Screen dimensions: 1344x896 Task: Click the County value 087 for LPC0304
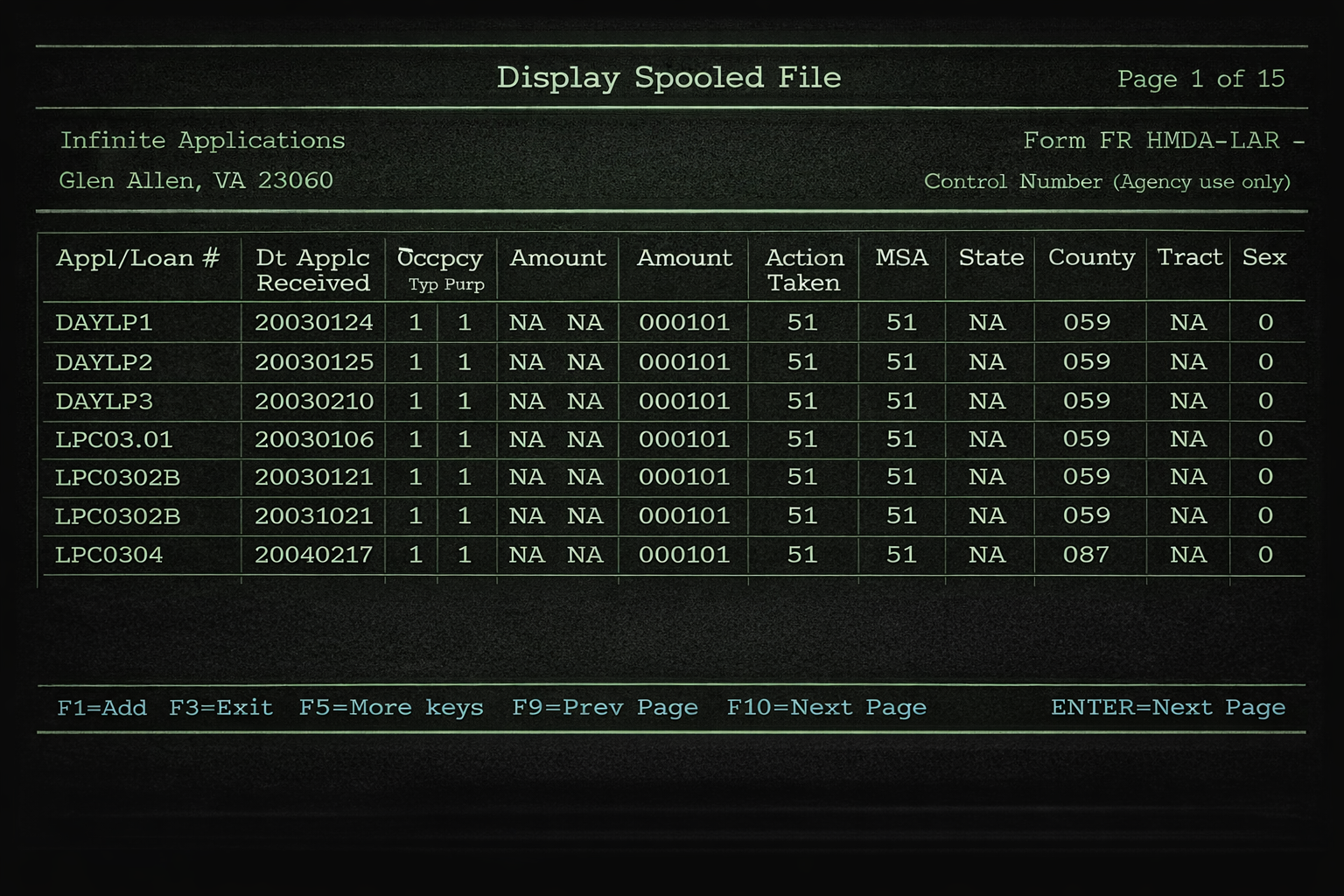(1085, 554)
